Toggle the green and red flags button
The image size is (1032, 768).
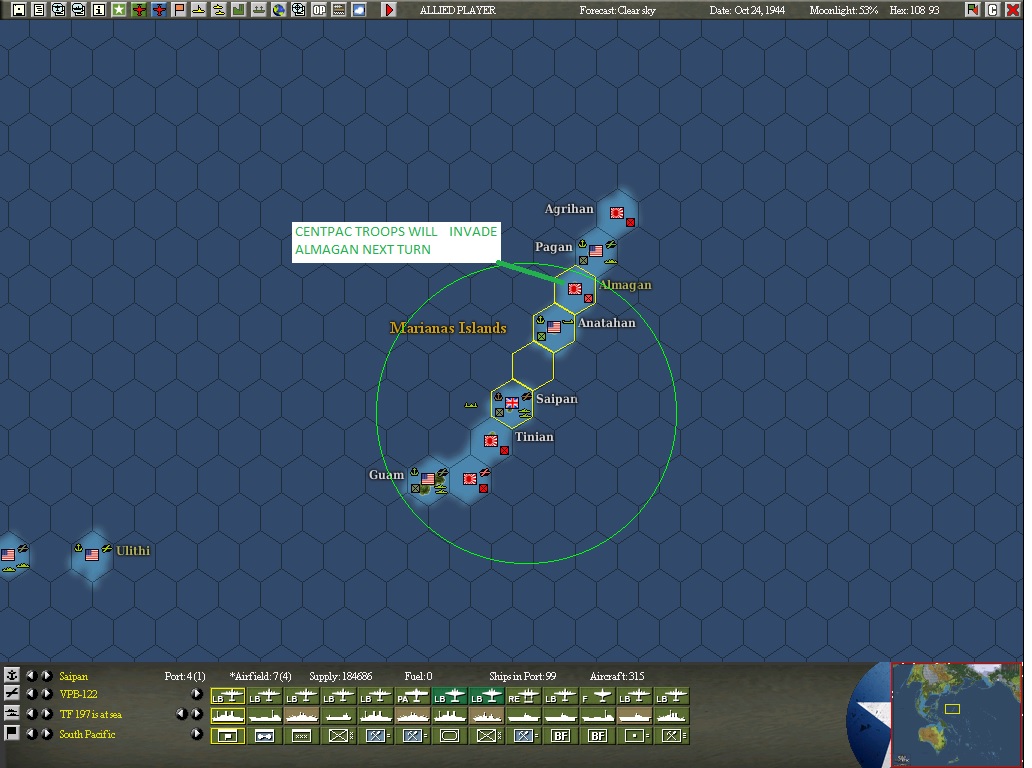pos(972,10)
